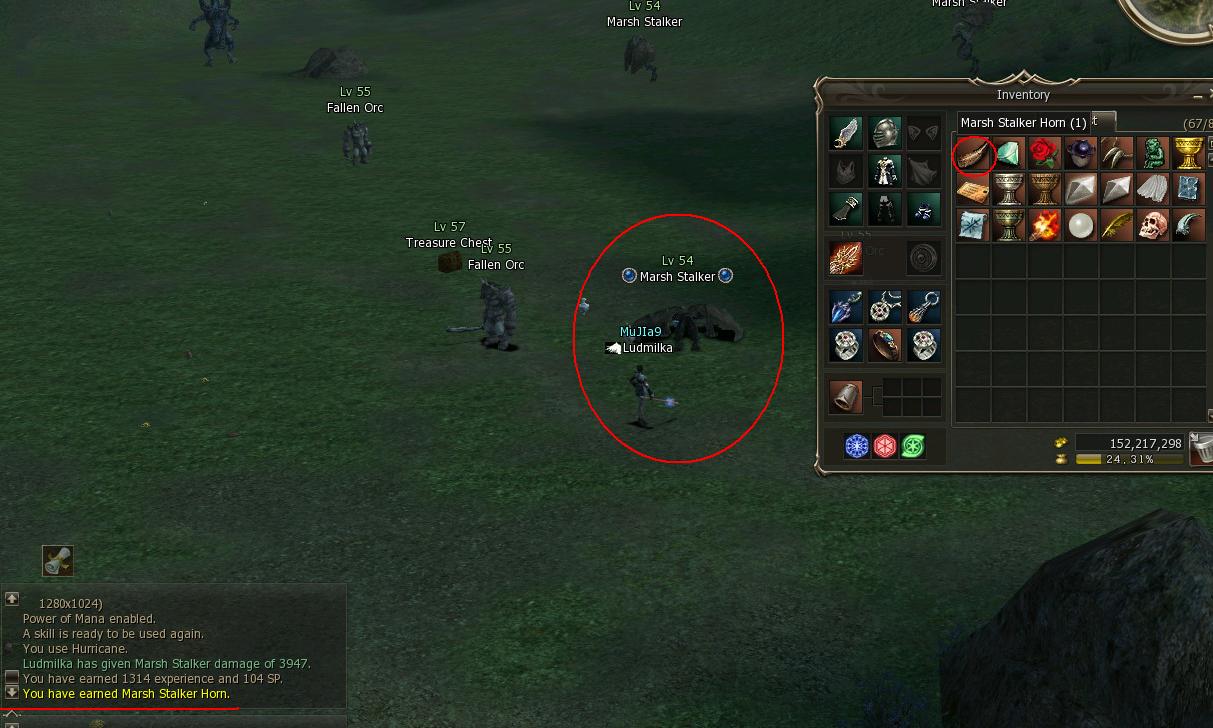This screenshot has width=1213, height=728.
Task: Choose the yellow feather quill item
Action: coord(1116,226)
